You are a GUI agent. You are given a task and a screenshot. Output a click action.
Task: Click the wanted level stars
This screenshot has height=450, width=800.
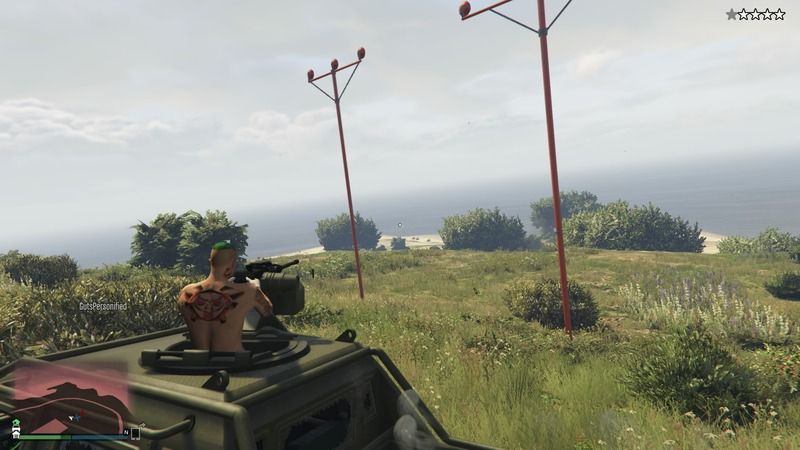(x=755, y=14)
